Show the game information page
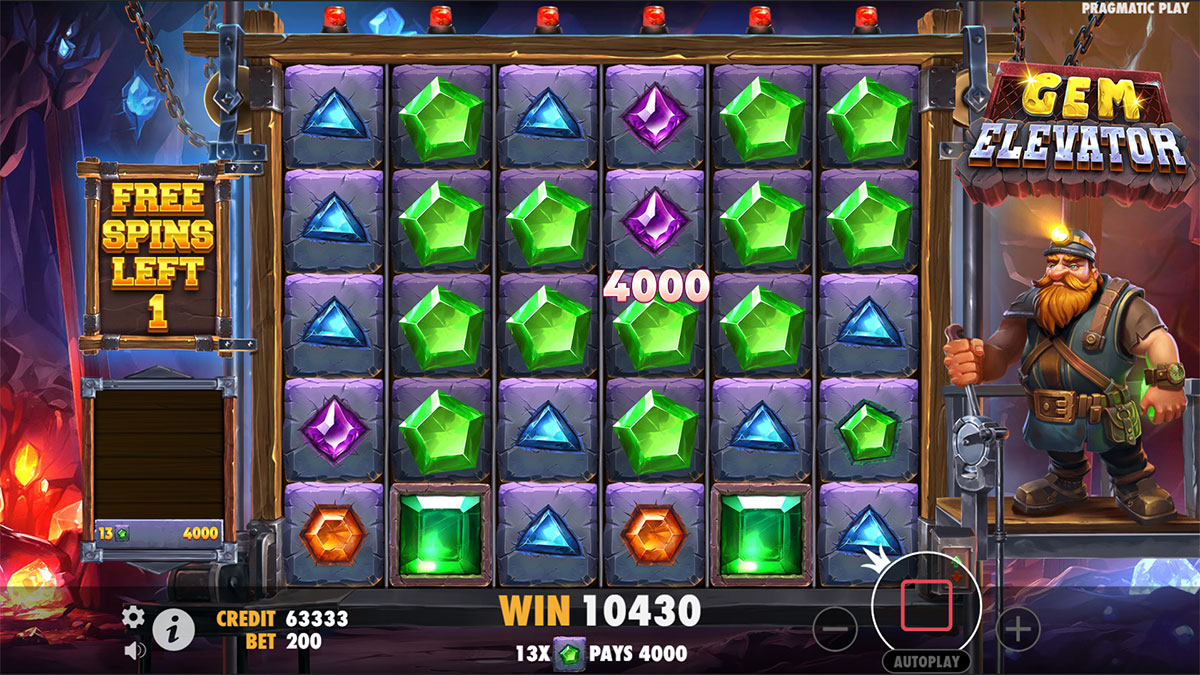This screenshot has width=1200, height=675. tap(173, 629)
